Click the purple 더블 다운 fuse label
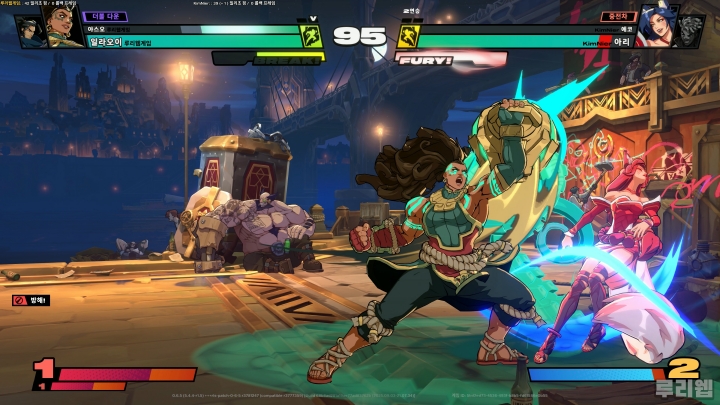 pyautogui.click(x=105, y=16)
